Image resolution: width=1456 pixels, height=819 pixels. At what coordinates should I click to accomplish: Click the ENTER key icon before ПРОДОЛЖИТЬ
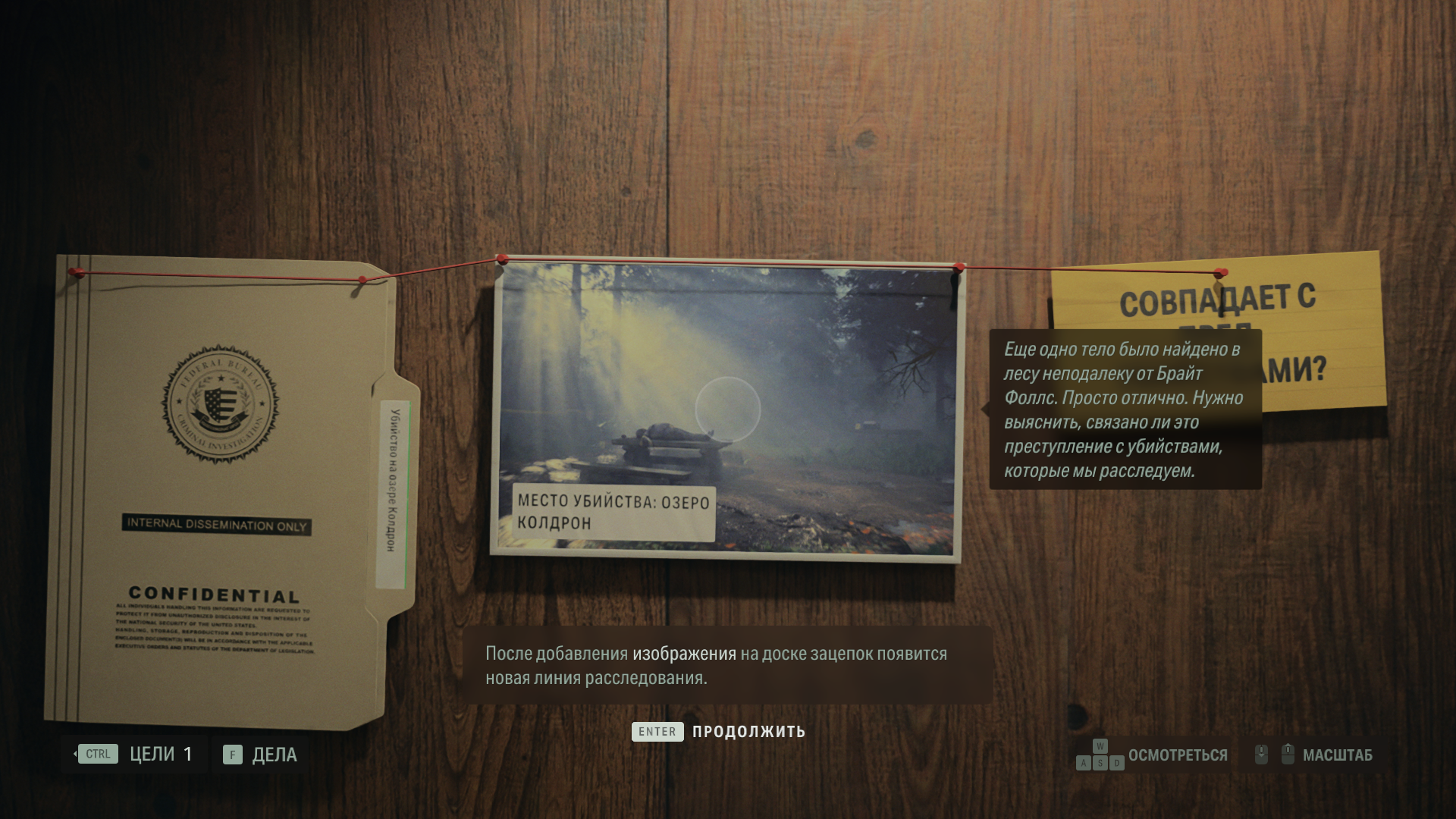point(657,732)
